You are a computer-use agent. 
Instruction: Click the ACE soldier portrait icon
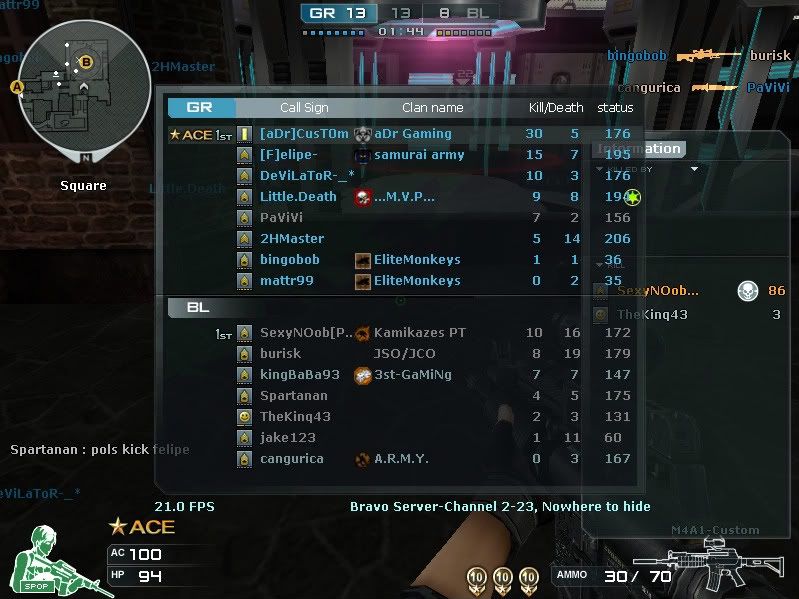[x=53, y=562]
